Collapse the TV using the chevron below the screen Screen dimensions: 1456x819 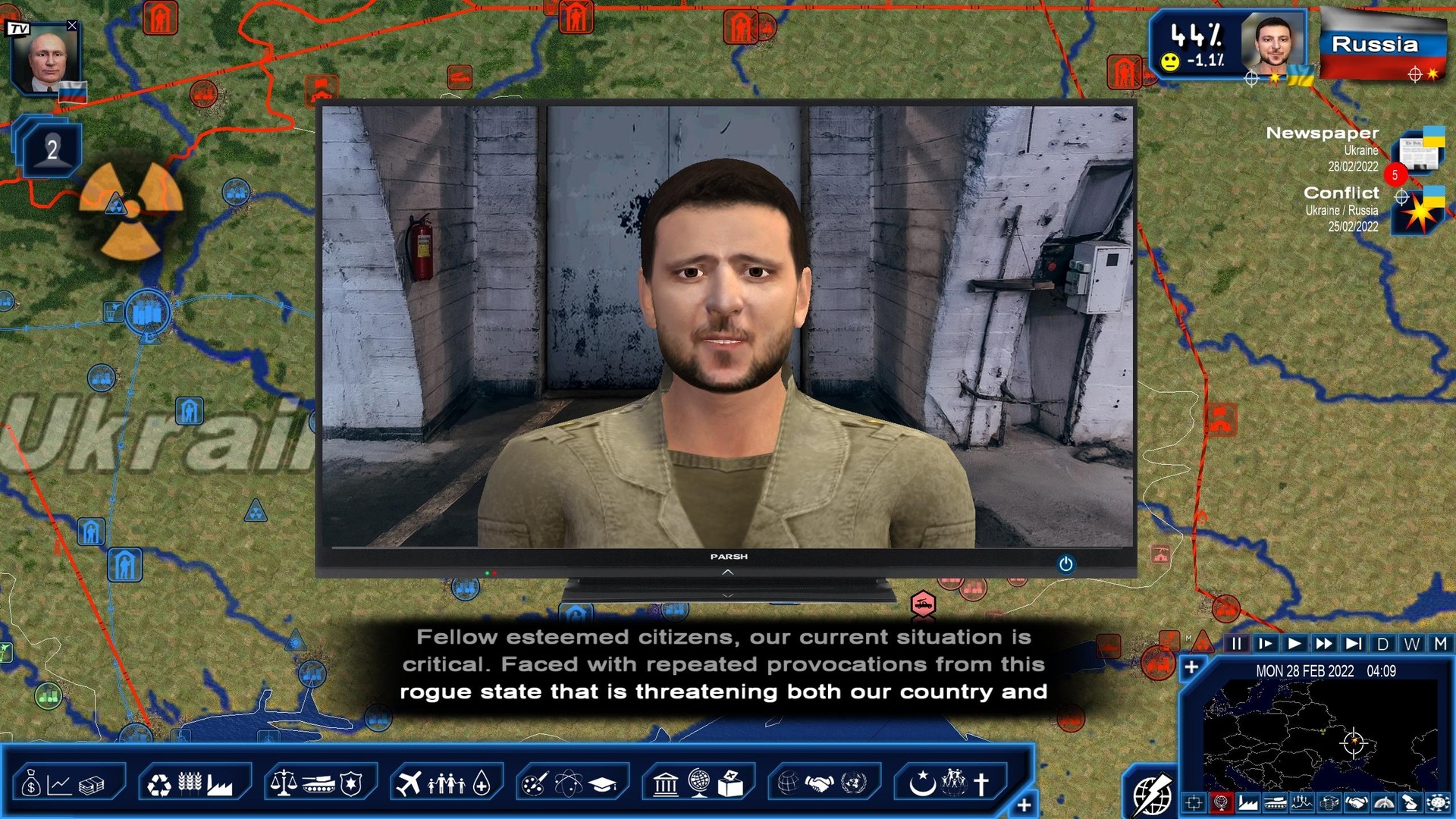(x=729, y=573)
